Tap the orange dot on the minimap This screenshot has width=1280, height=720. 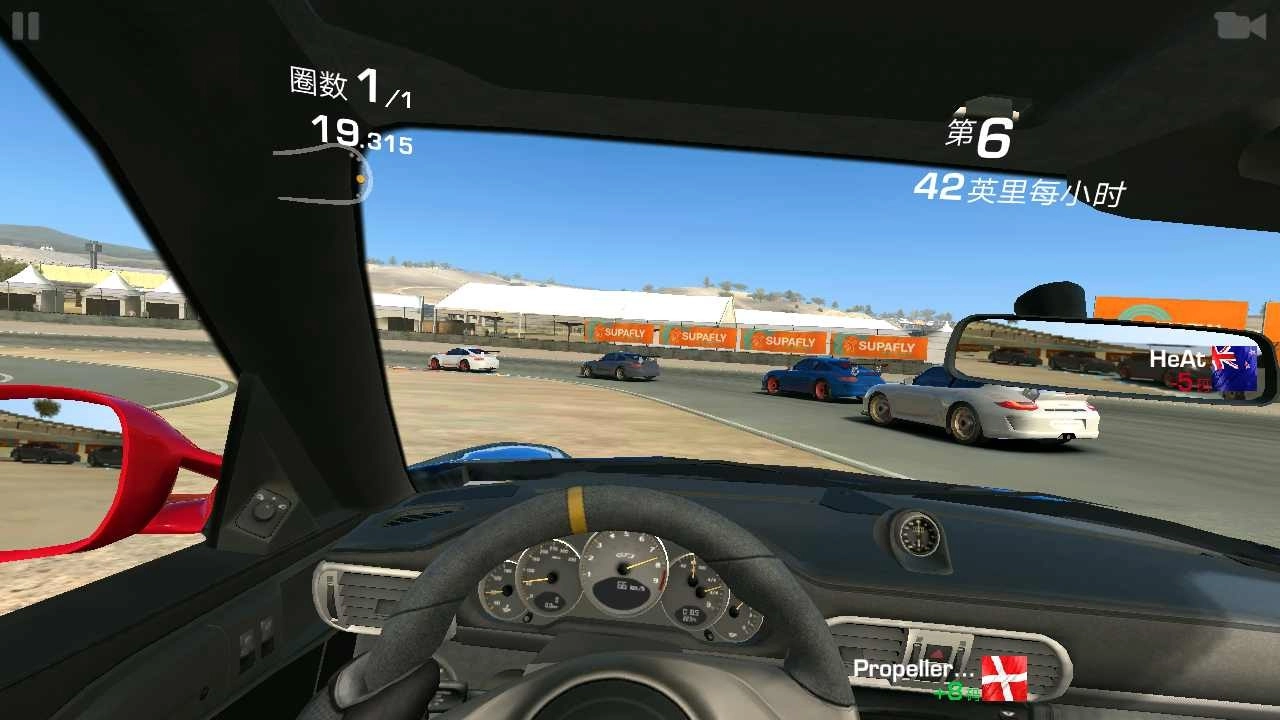tap(358, 181)
